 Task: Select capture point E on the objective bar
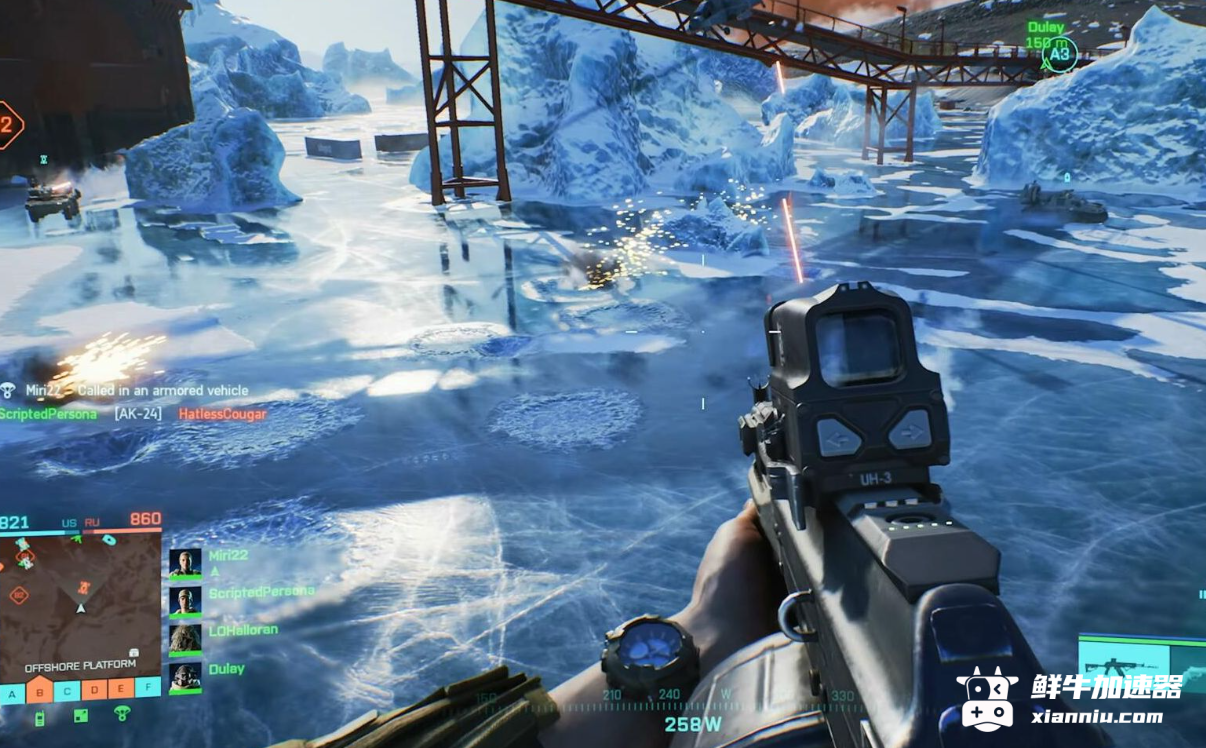[120, 687]
